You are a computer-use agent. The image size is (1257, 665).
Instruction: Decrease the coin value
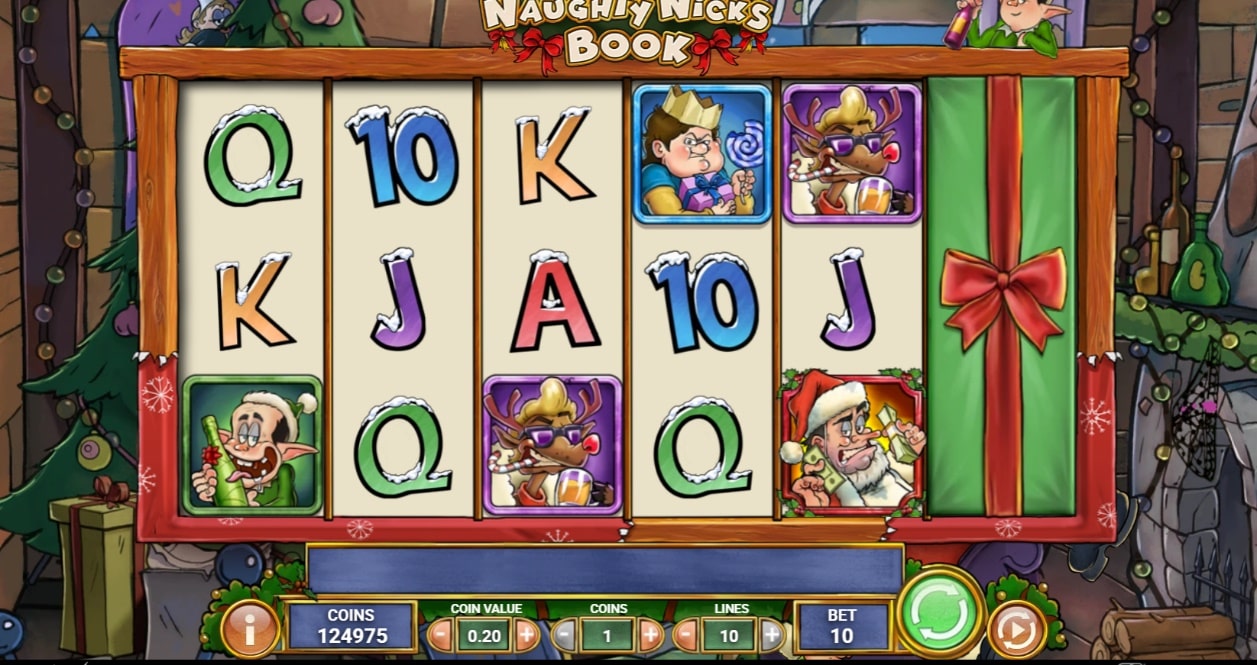click(x=440, y=634)
